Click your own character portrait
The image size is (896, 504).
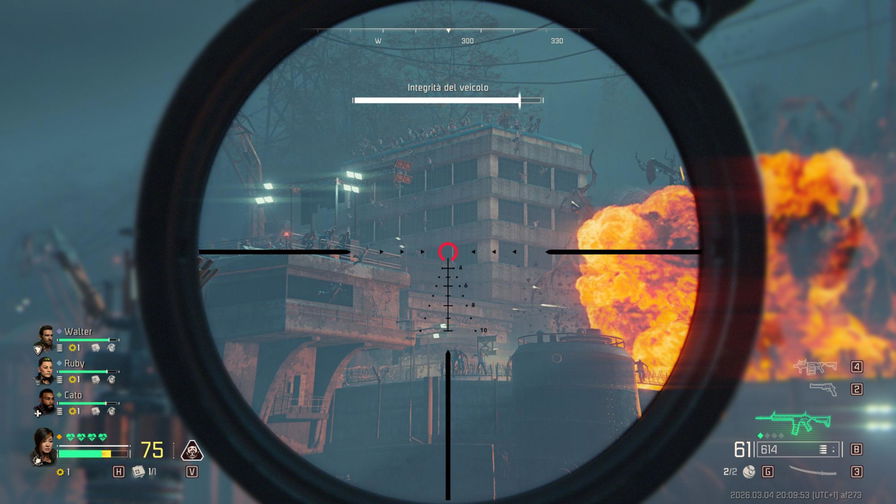click(44, 447)
